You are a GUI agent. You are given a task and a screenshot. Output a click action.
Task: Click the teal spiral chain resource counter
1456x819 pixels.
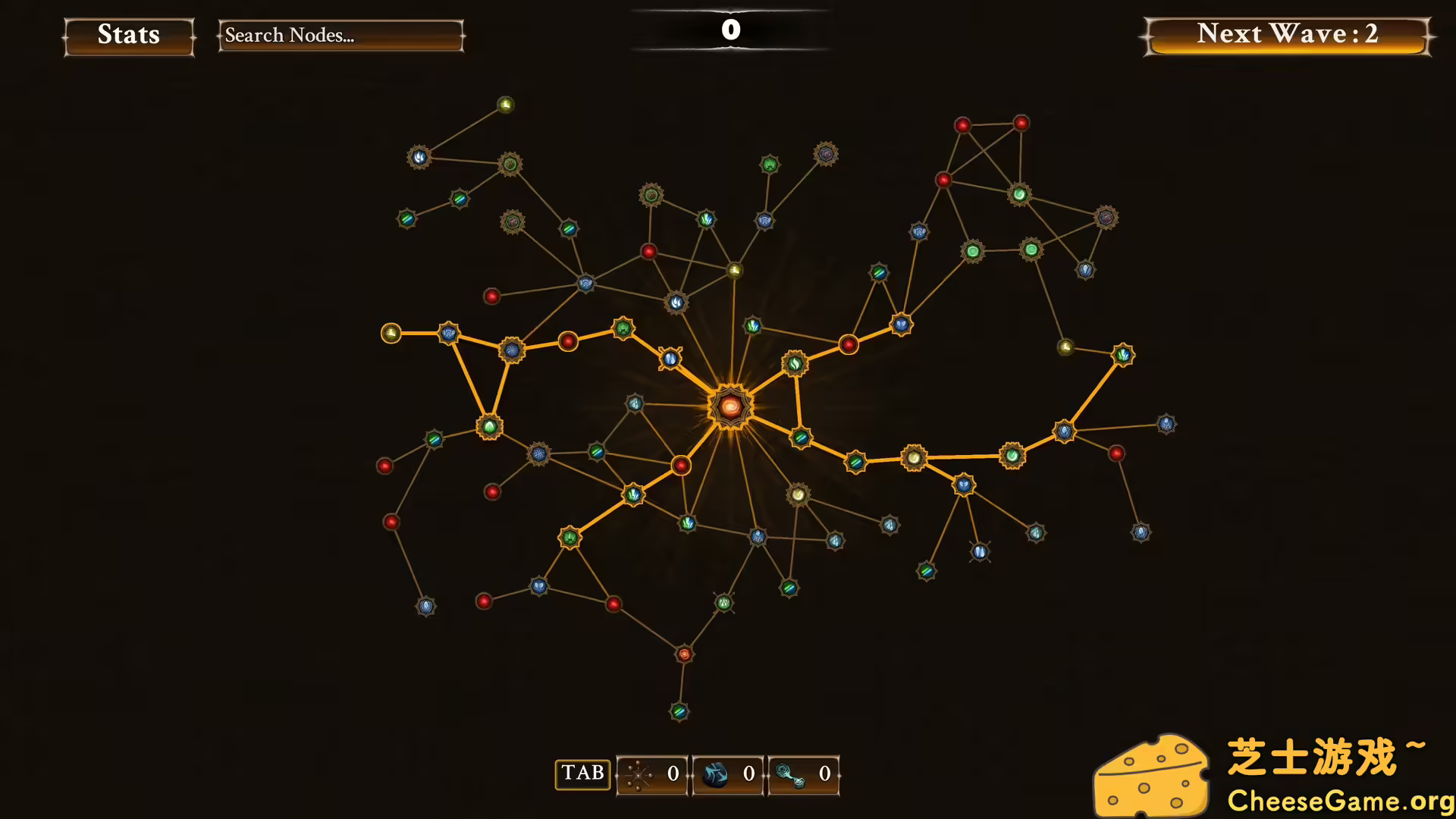802,774
